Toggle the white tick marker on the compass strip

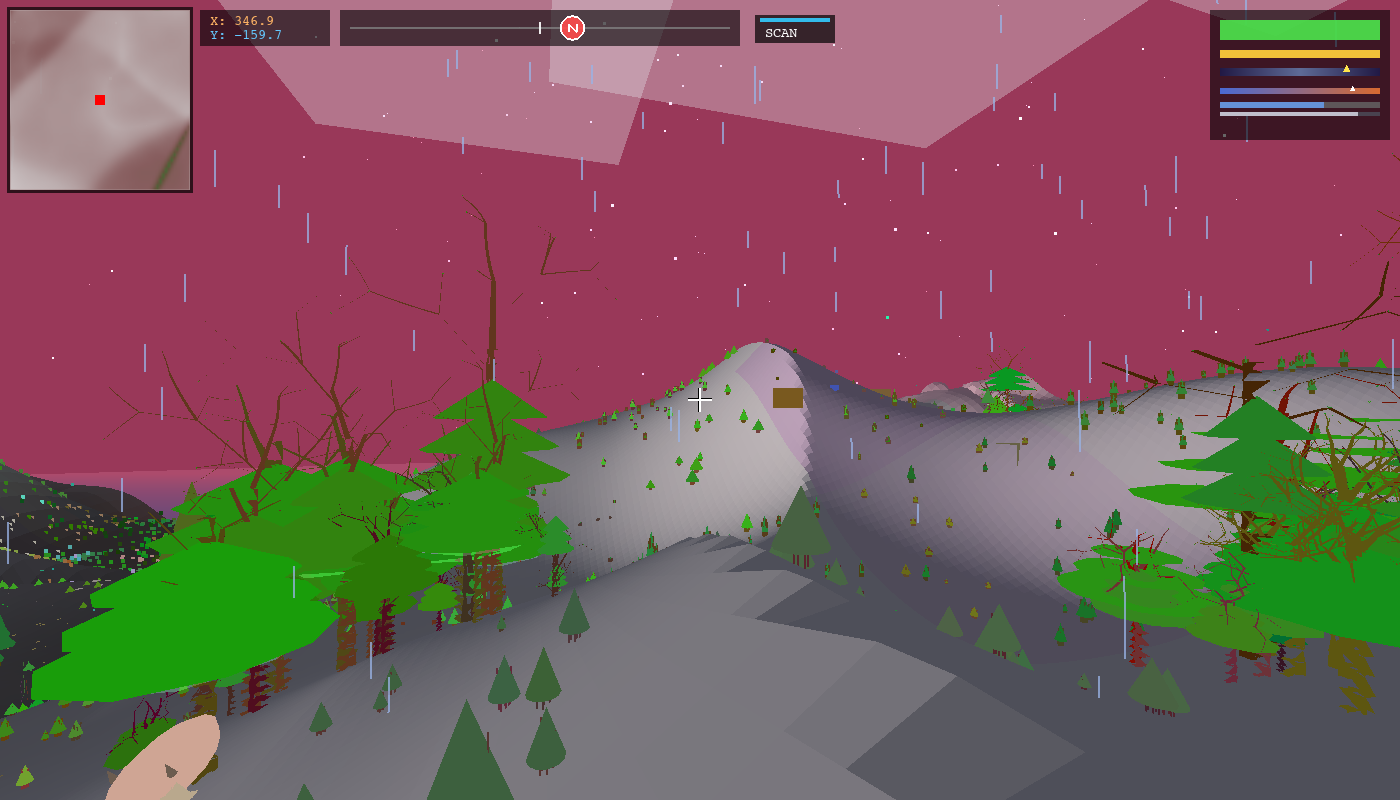coord(540,28)
